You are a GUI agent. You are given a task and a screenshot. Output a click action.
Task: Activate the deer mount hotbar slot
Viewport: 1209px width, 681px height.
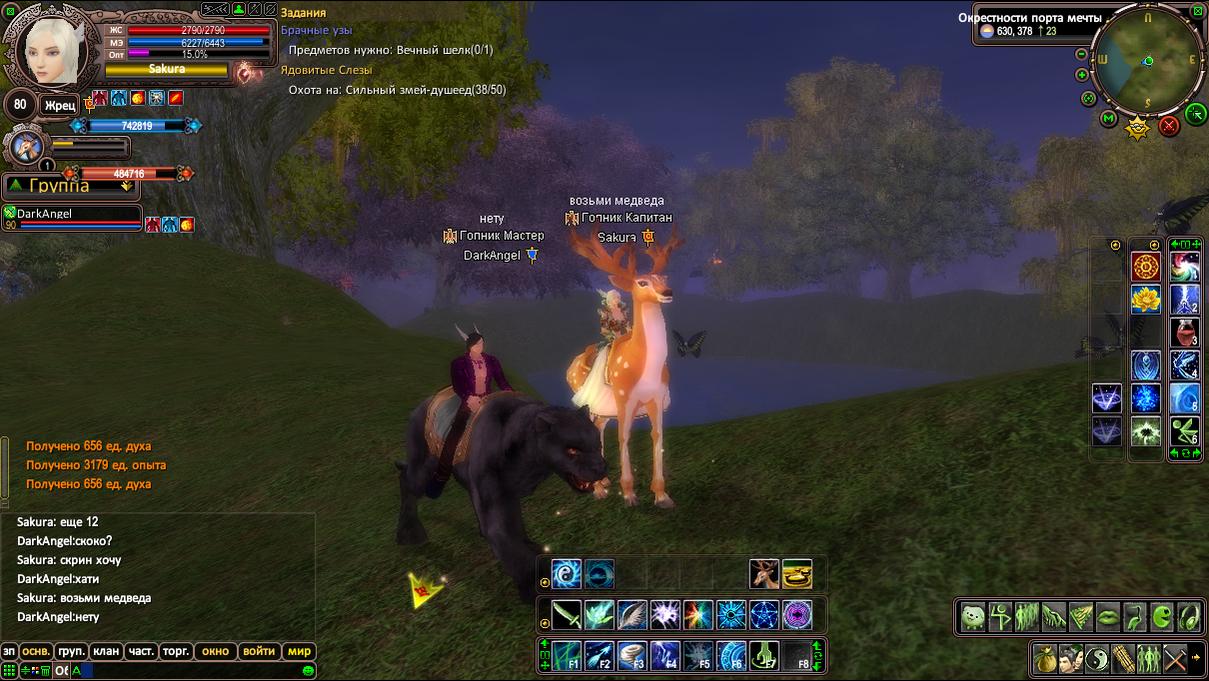[764, 574]
